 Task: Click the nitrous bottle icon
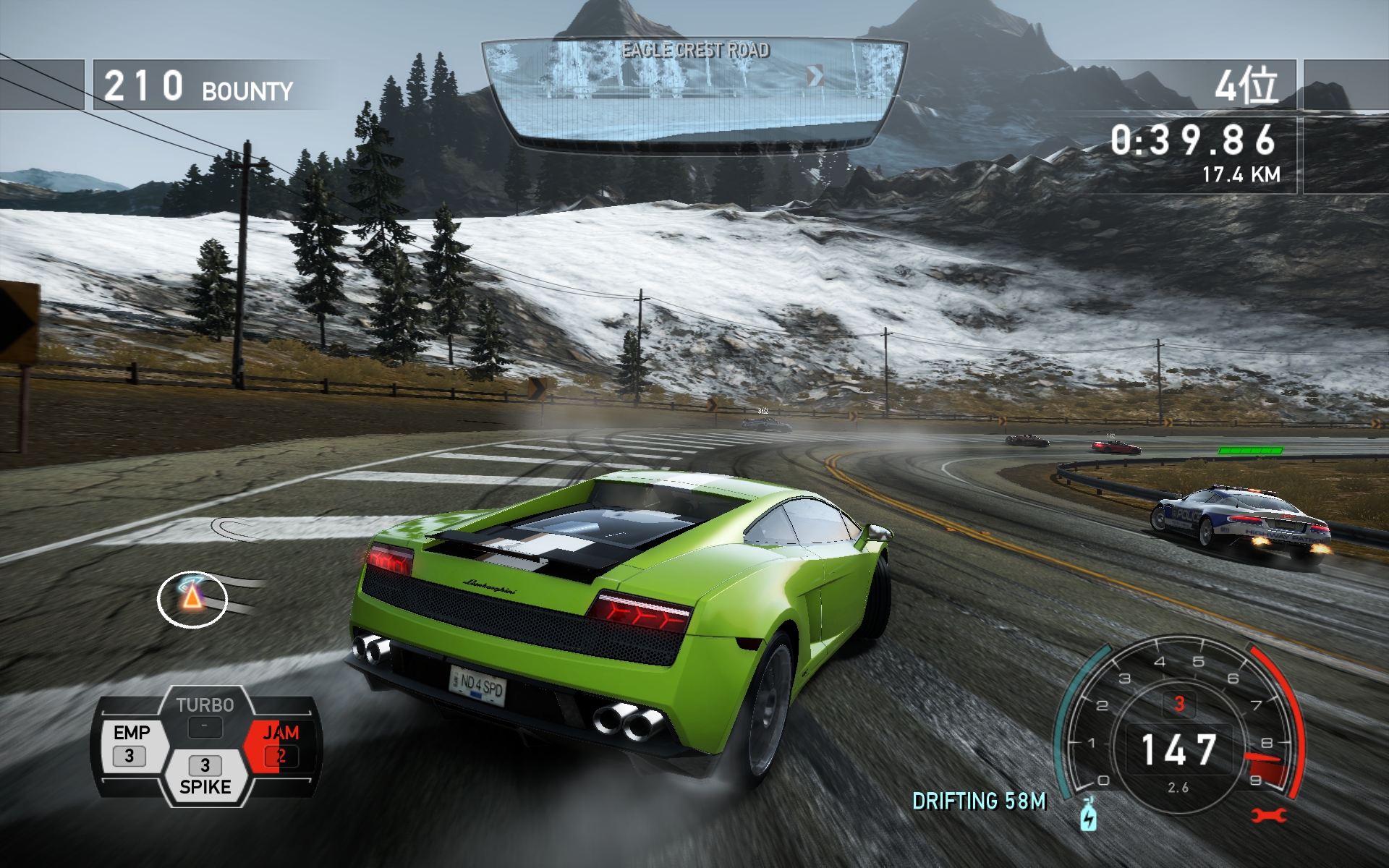pos(1088,814)
